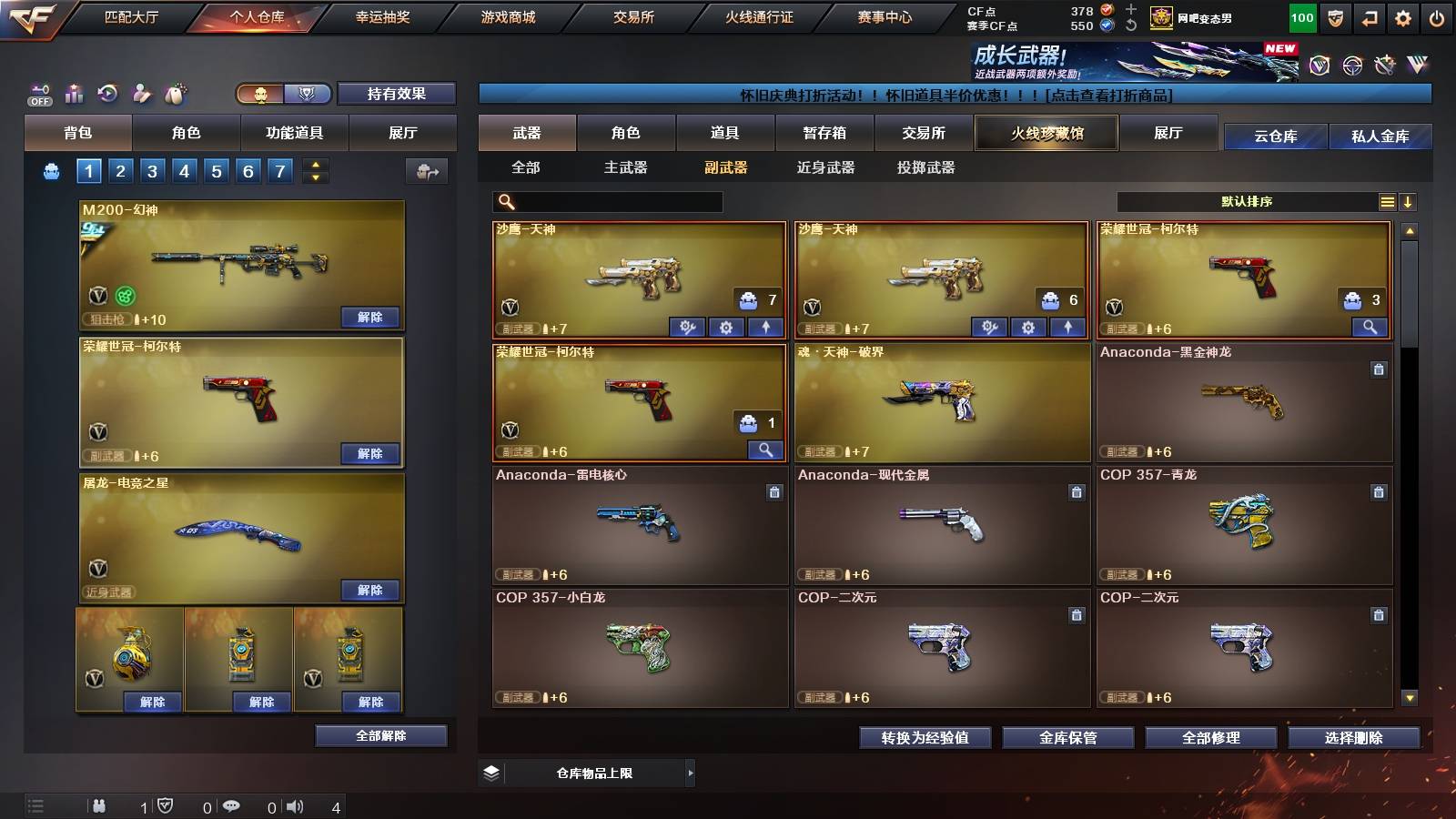Open the 交易所 menu at the top
The height and width of the screenshot is (819, 1456).
pos(633,16)
